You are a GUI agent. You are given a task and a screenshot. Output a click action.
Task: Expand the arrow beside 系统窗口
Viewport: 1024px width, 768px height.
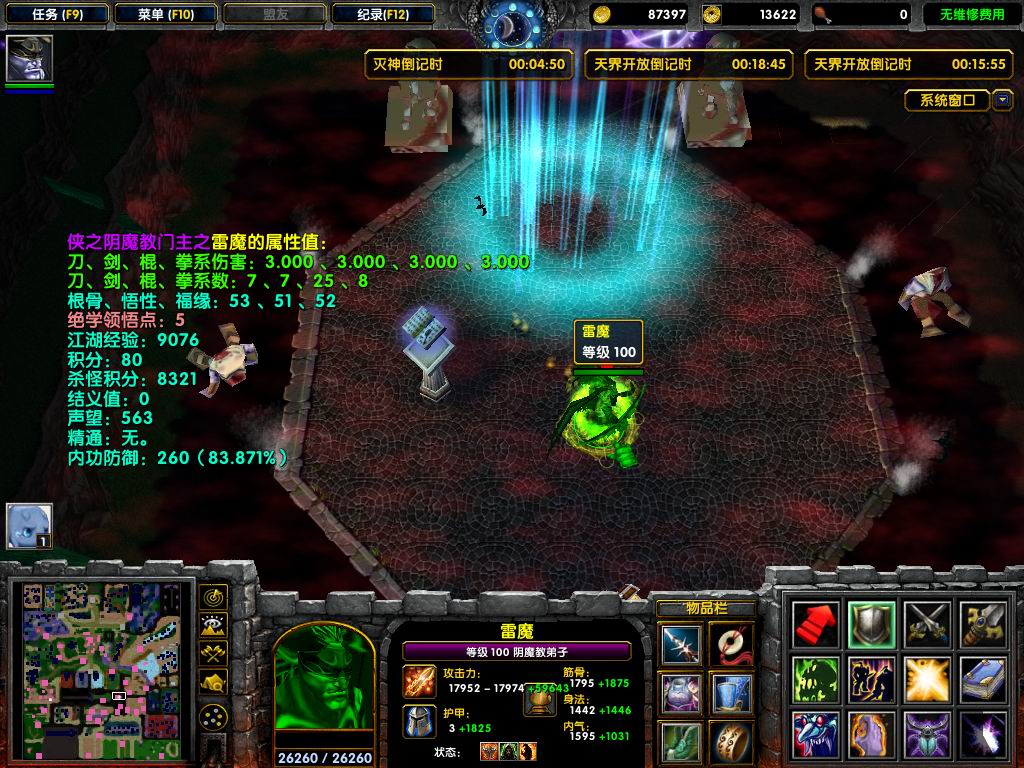1002,100
